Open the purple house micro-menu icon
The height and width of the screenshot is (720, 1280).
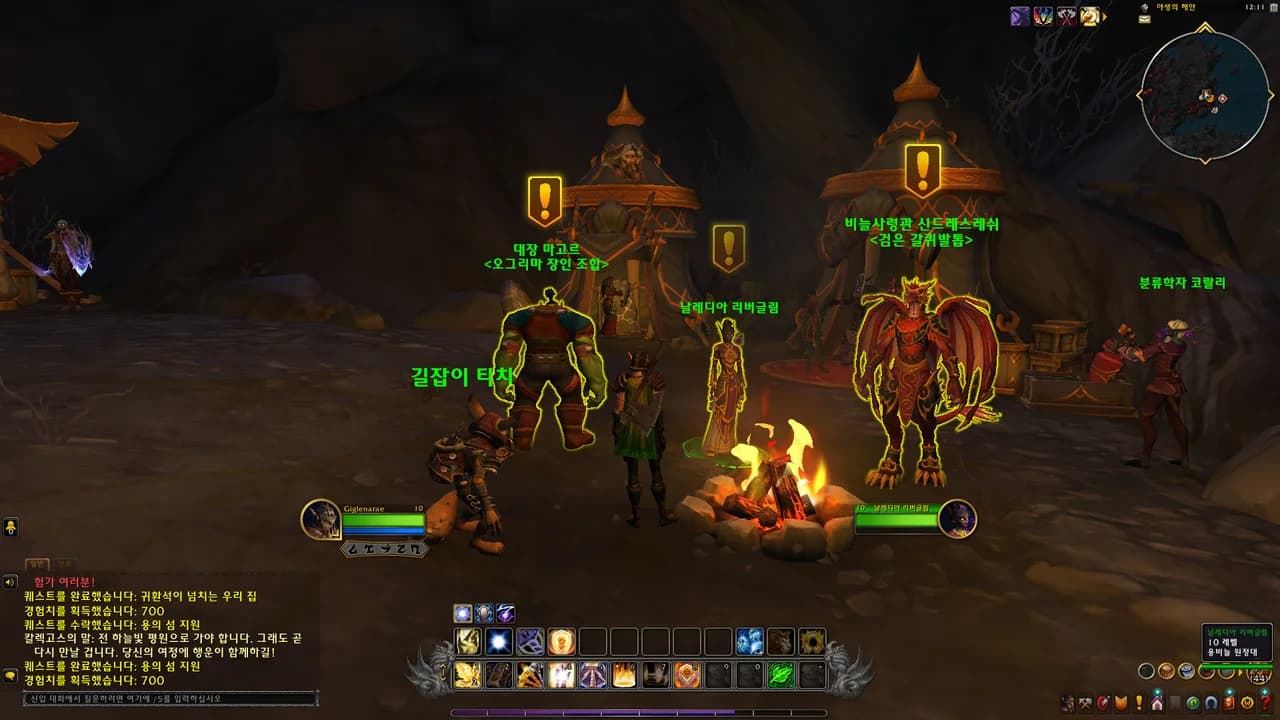coord(1156,703)
